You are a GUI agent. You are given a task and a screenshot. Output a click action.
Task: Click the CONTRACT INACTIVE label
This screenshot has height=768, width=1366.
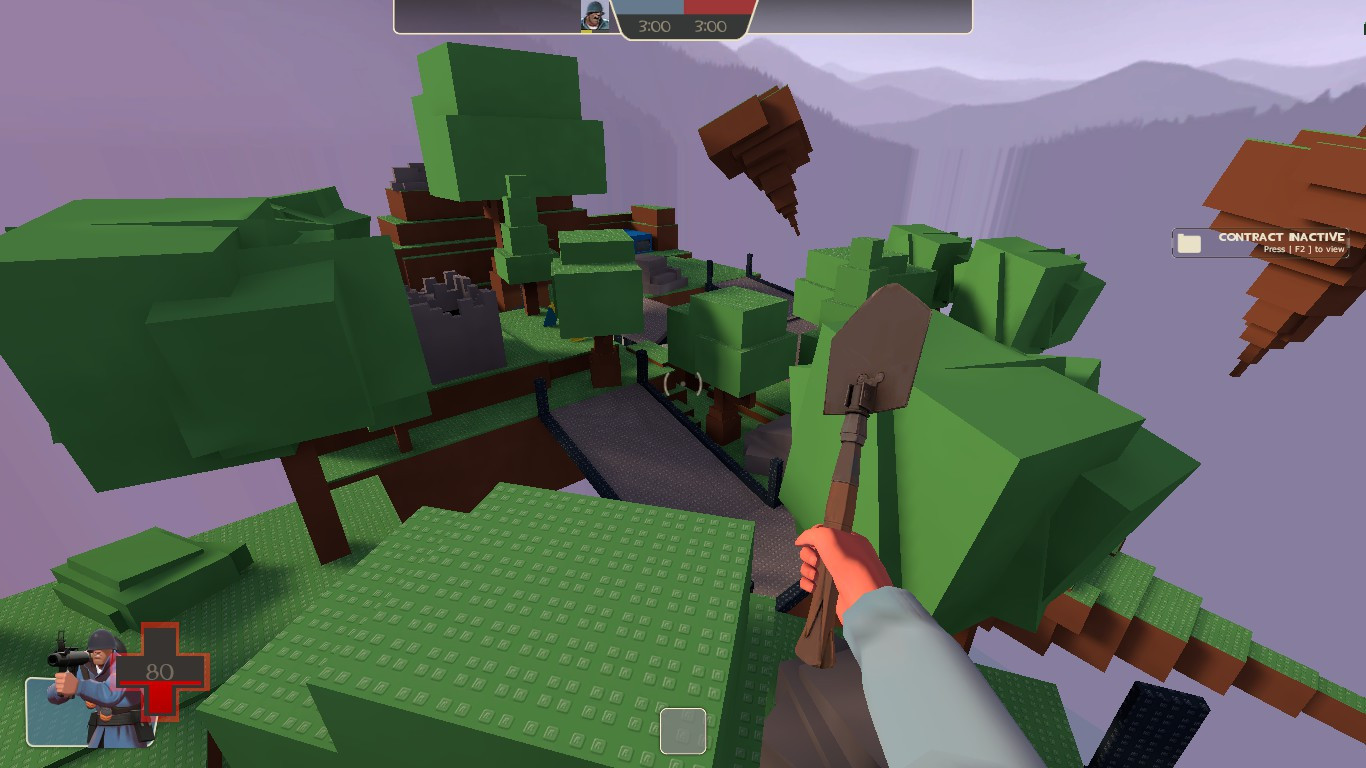pos(1280,235)
